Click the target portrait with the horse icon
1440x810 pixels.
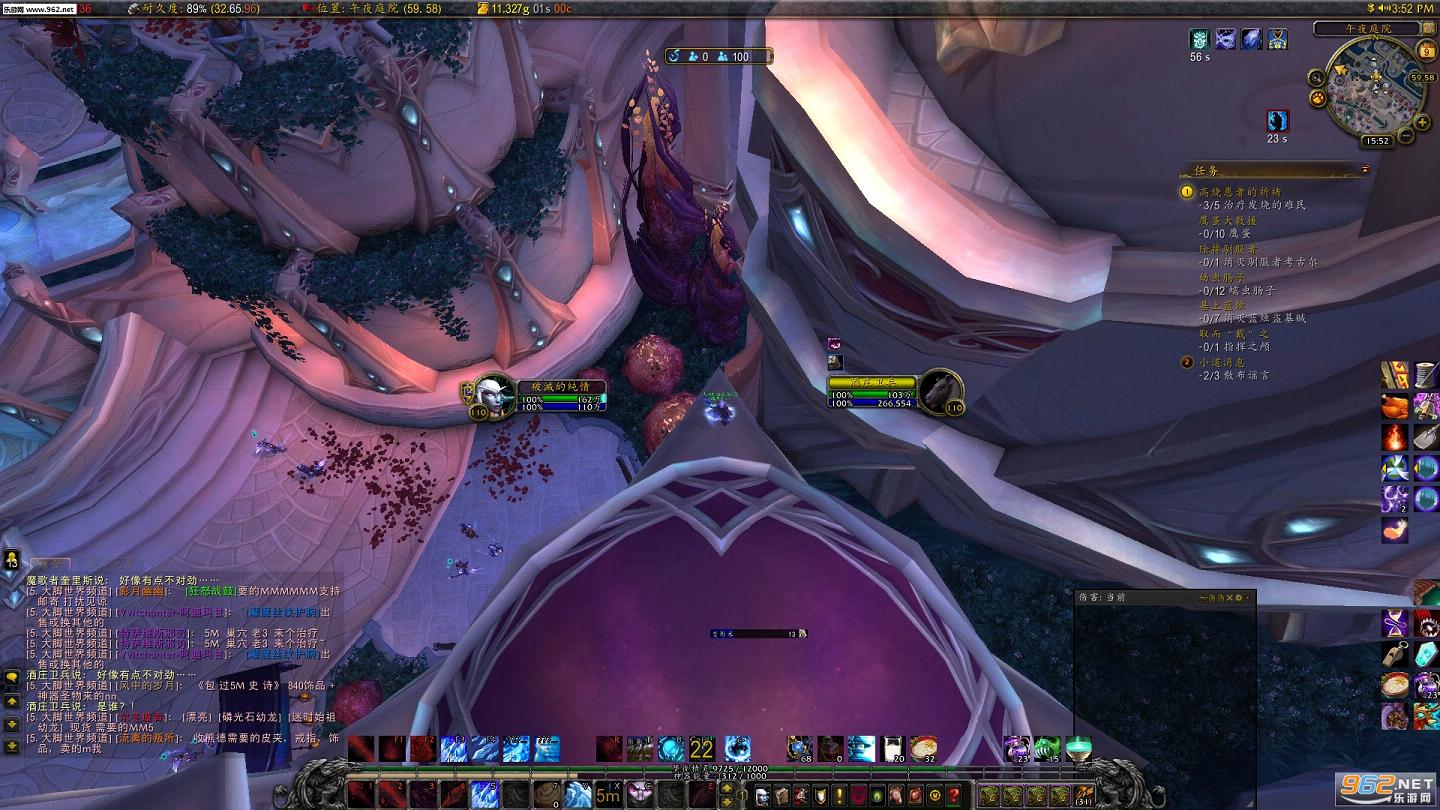(x=939, y=390)
